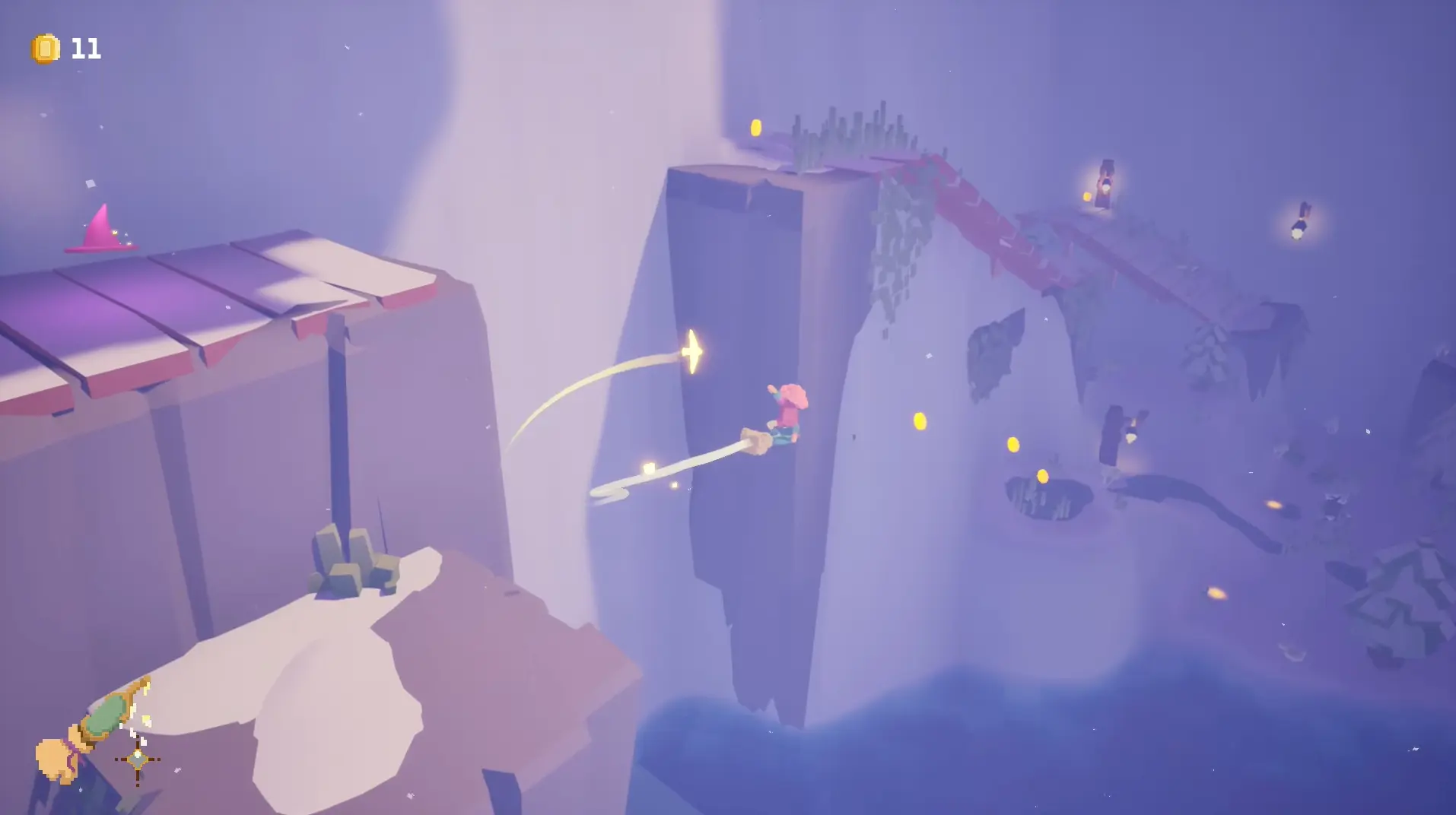
Task: Click the equipped broom icon
Action: (90, 731)
